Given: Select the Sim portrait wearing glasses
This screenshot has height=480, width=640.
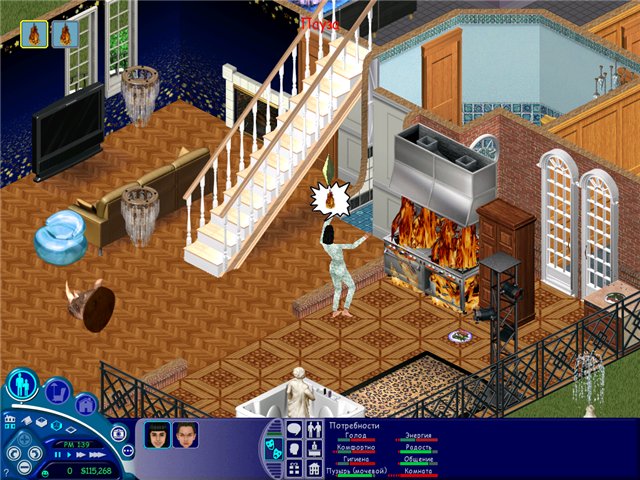Looking at the screenshot, I should tap(185, 435).
